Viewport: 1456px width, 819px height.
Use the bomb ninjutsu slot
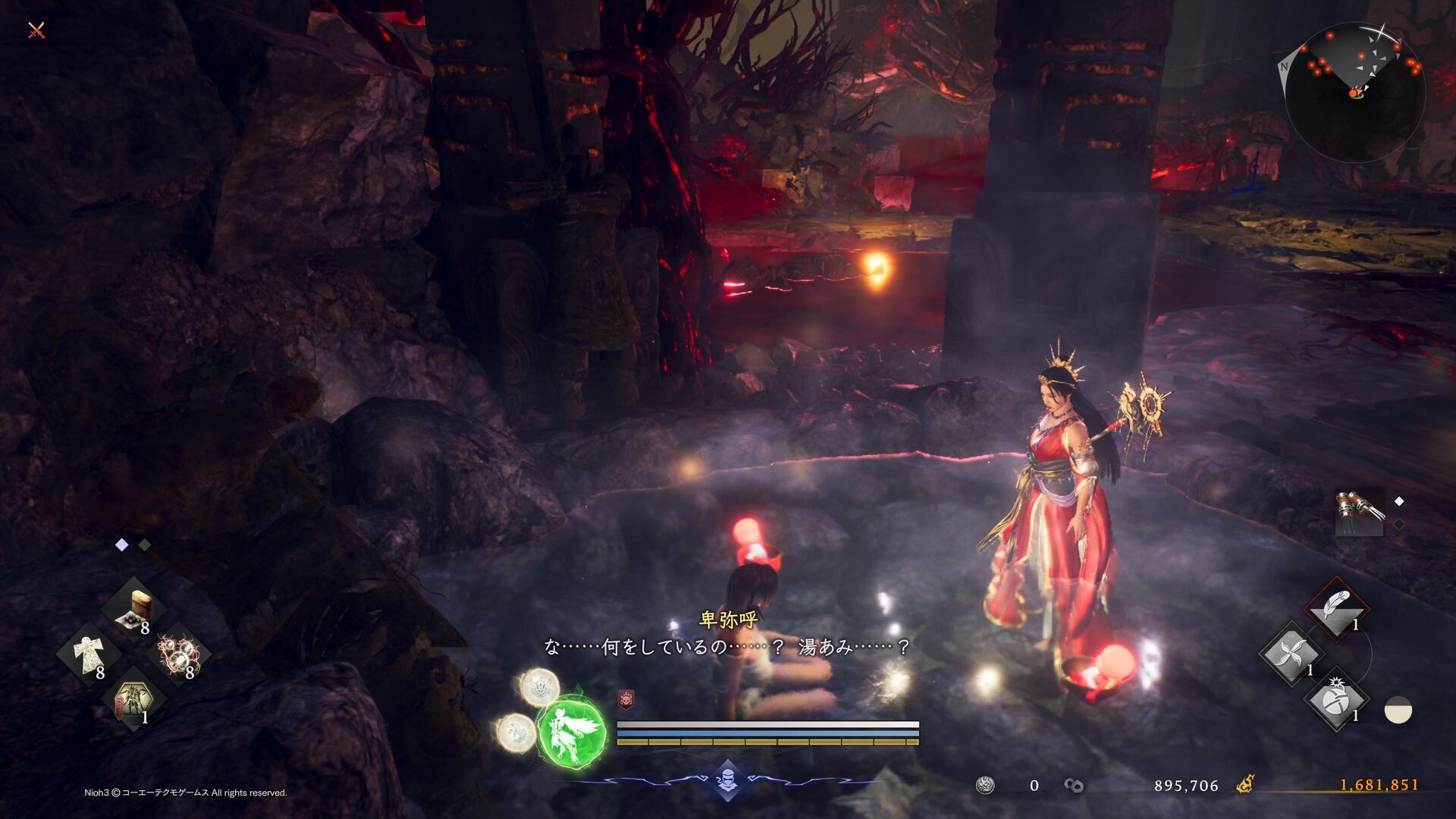point(1335,700)
